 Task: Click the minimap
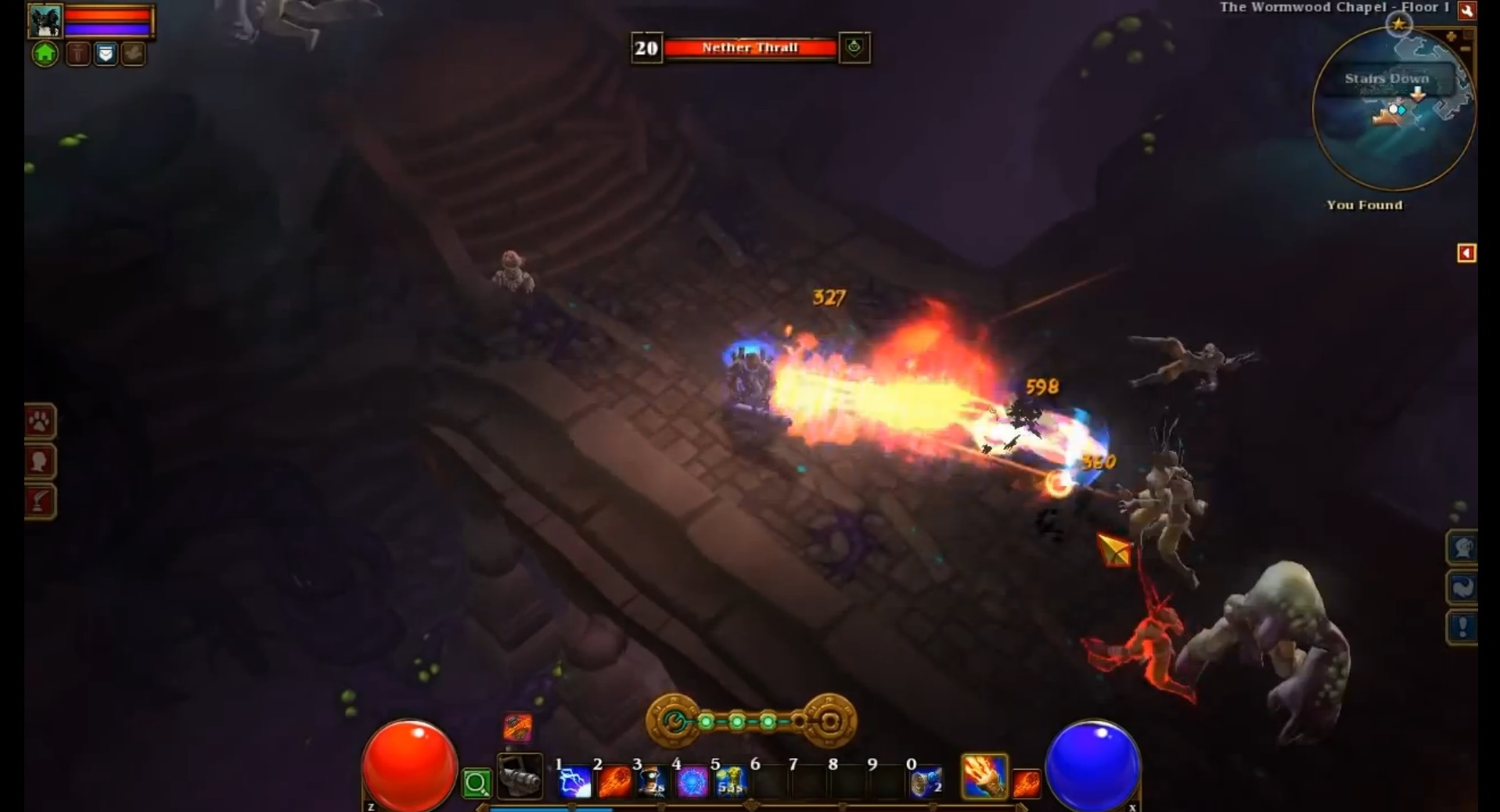(1394, 110)
